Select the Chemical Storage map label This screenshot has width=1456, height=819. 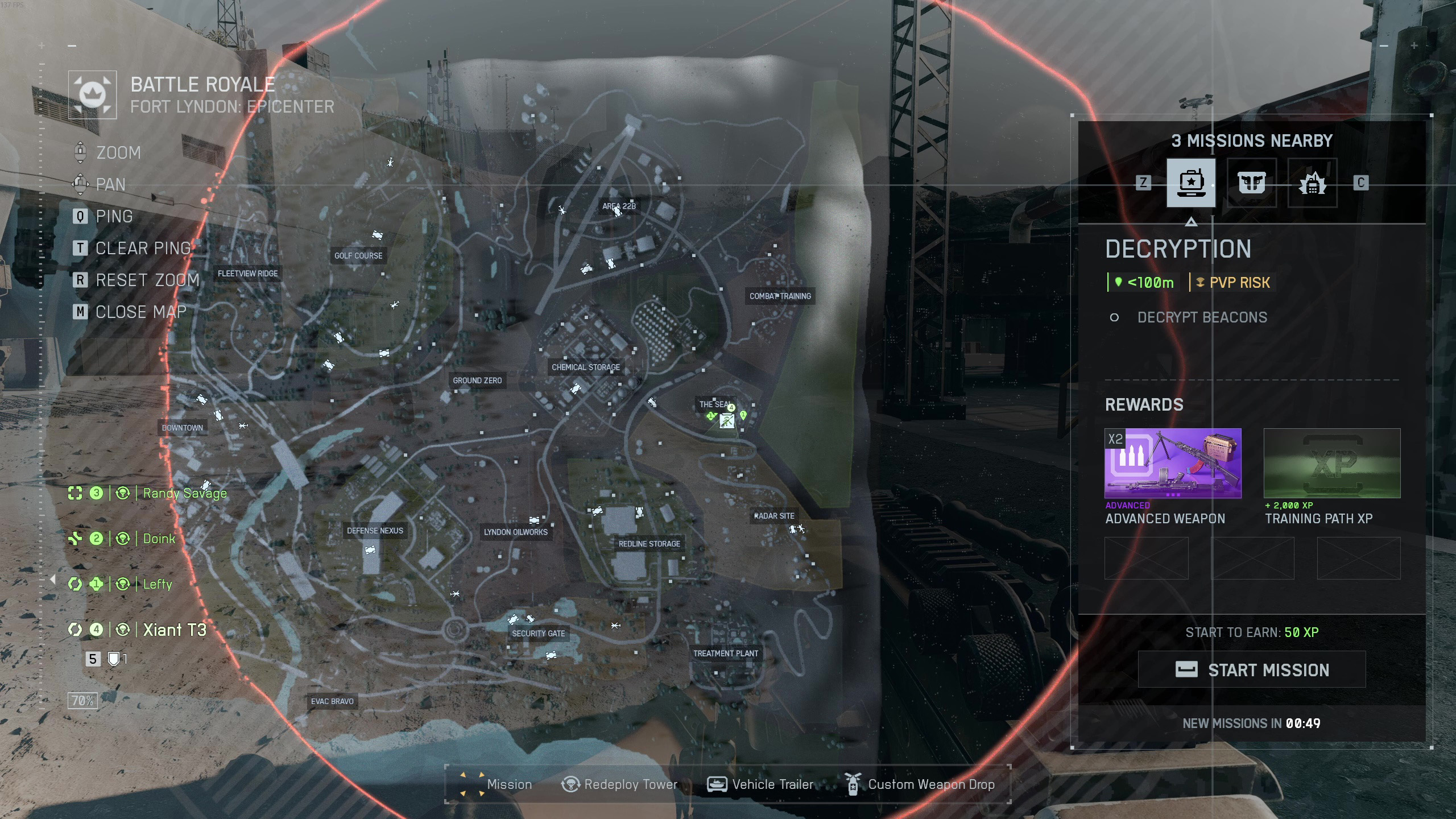pyautogui.click(x=586, y=367)
